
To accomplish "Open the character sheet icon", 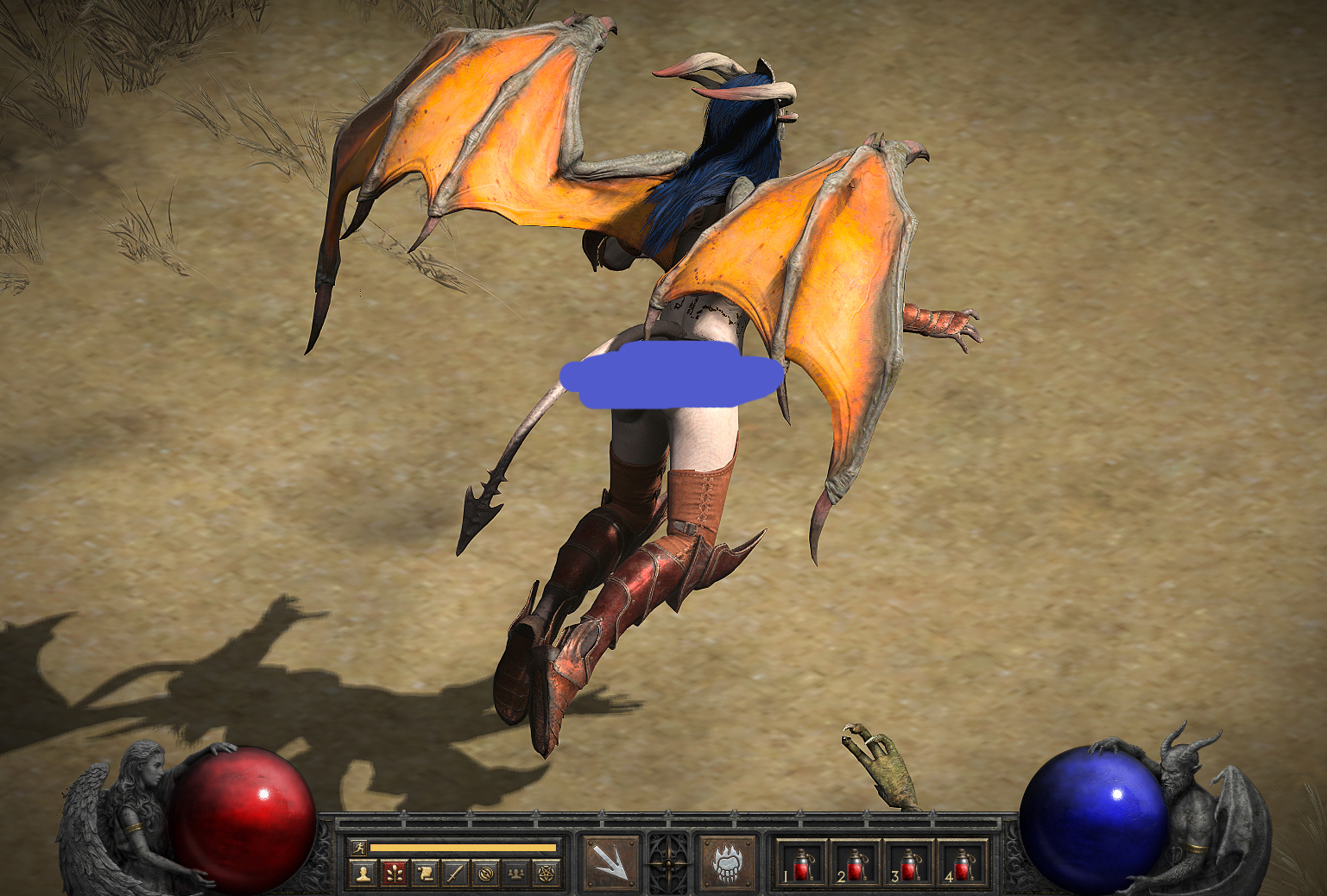I will coord(363,874).
